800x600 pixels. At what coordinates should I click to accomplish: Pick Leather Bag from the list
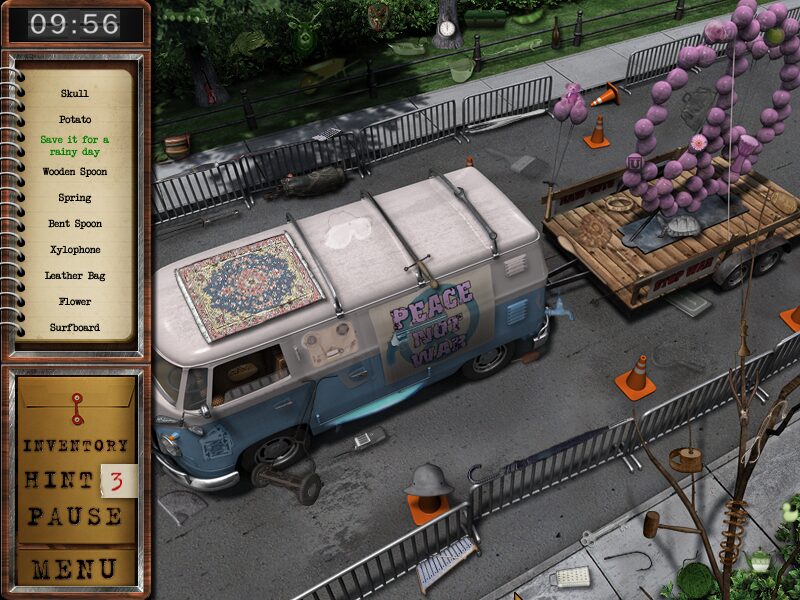tap(74, 276)
